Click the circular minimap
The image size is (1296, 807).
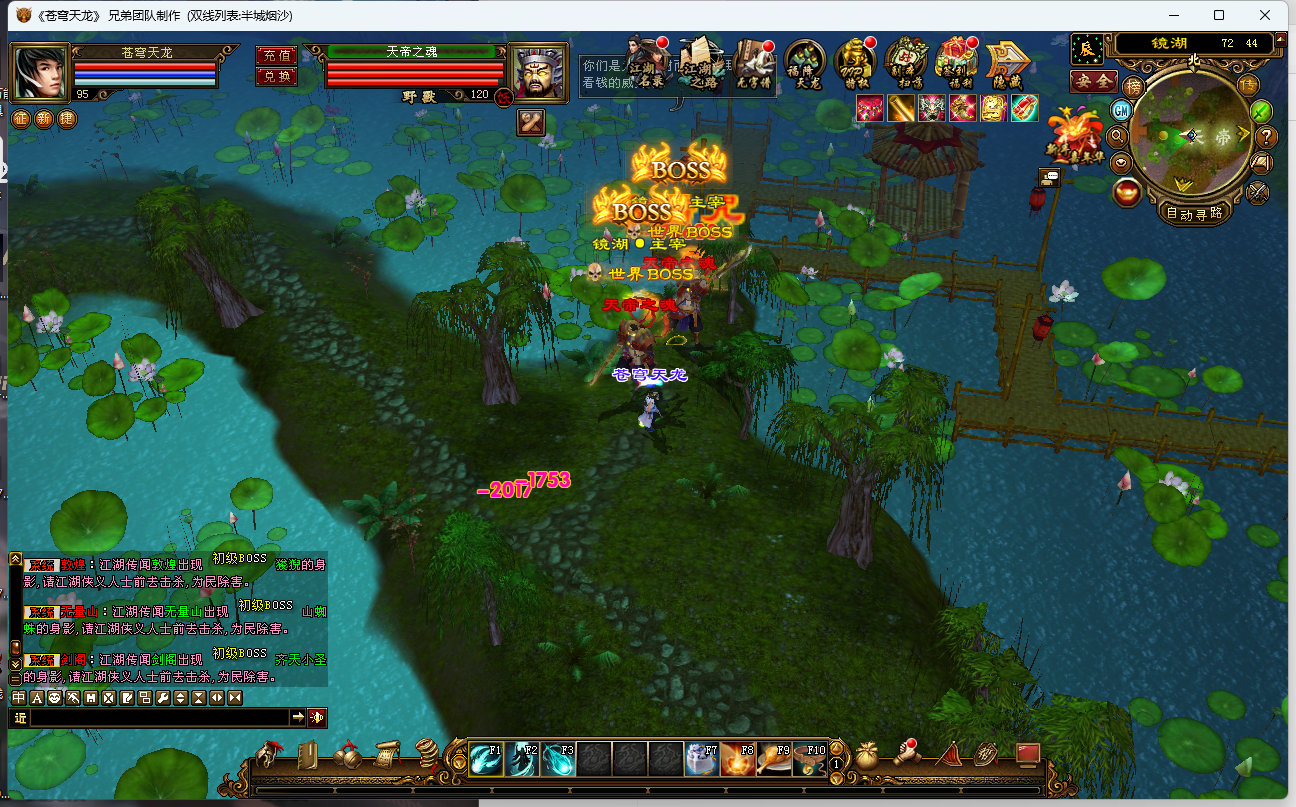[1192, 136]
